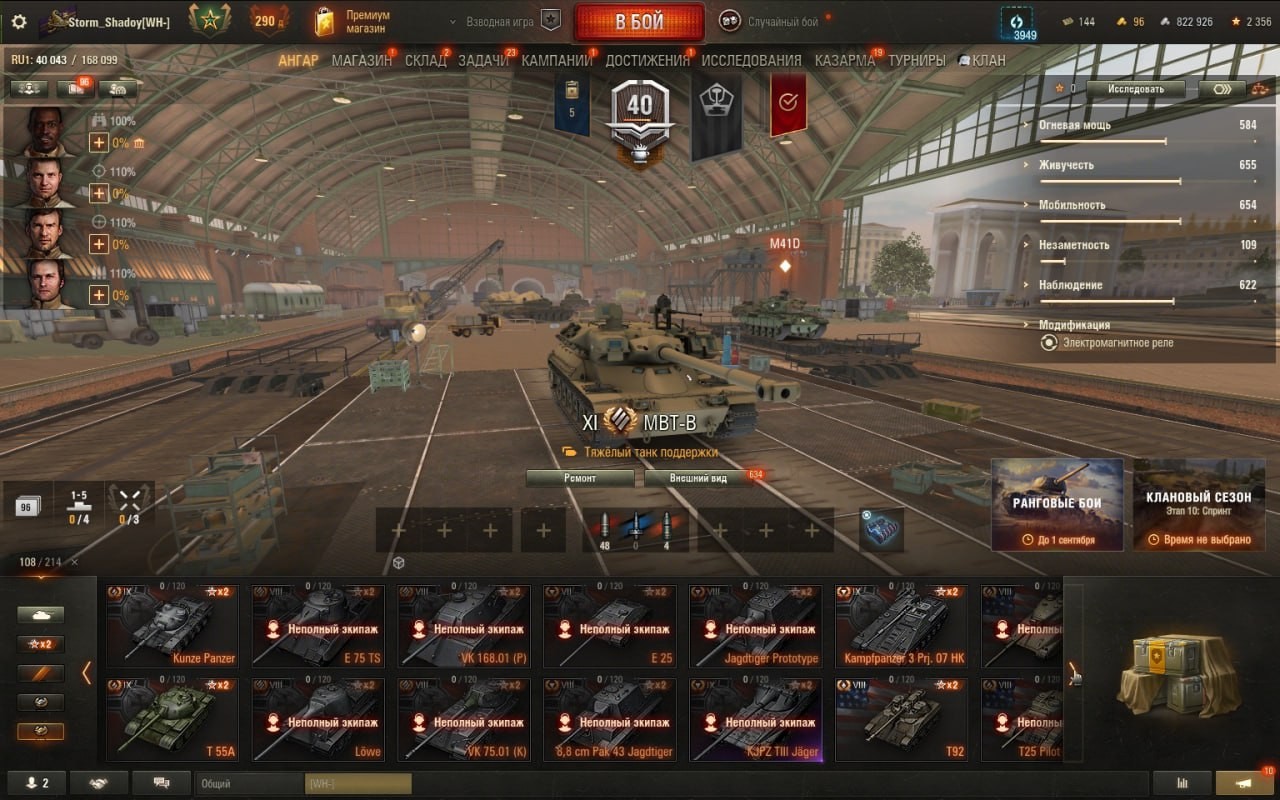
Task: Open the ИССЛЕДОВАНИЯ tab
Action: click(751, 61)
